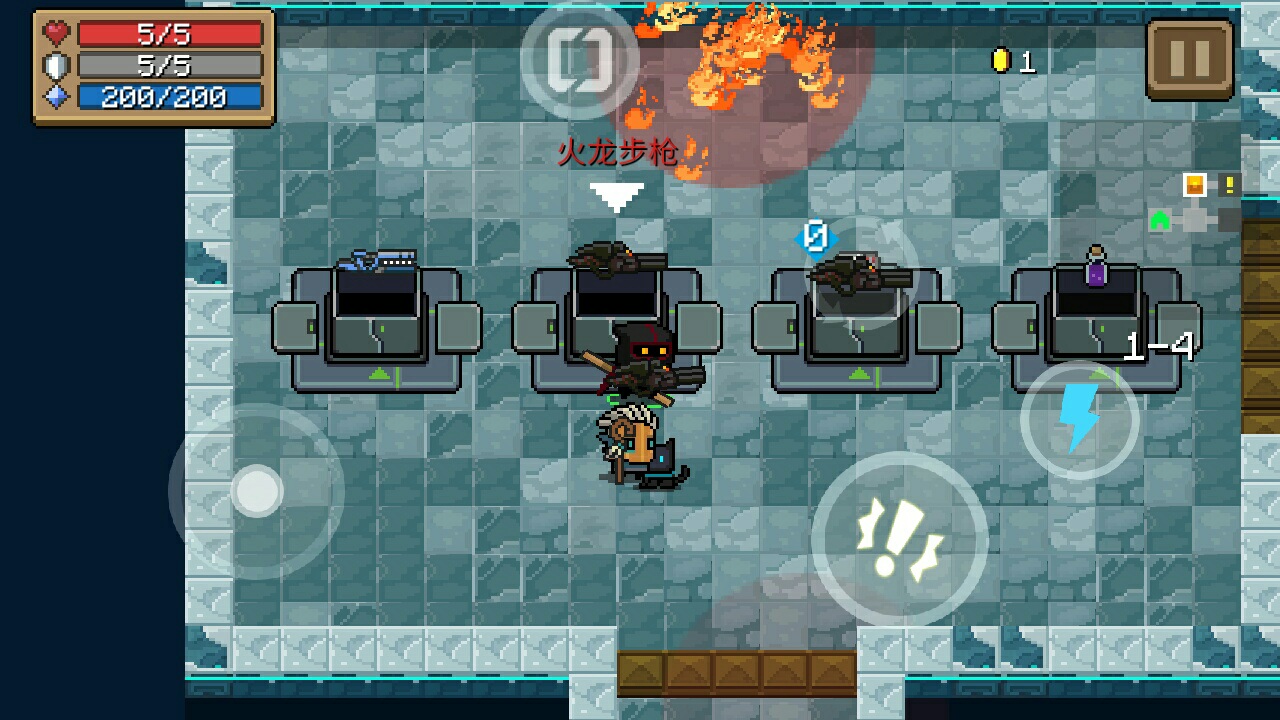Activate the lightning bolt skill
Screen dimensions: 1280x720
(1079, 420)
